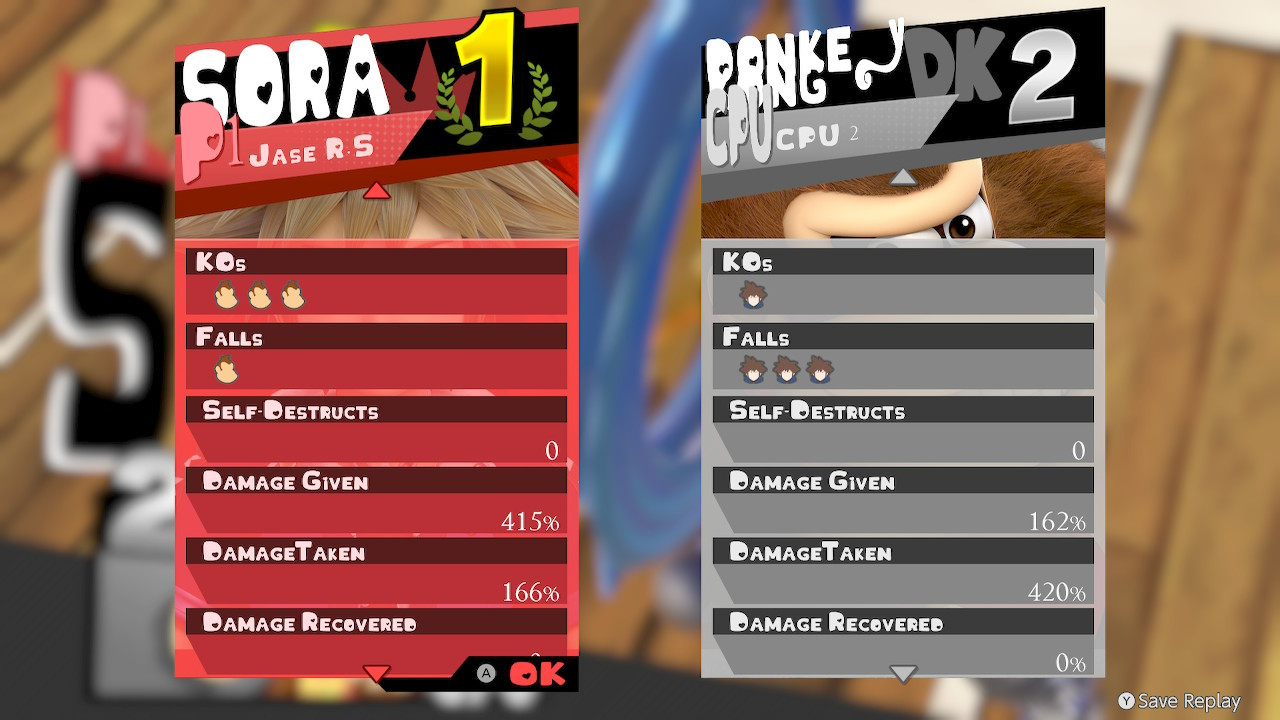Select the middle Sora fall icon on DK's panel
Screen dimensions: 1280x720
pos(785,370)
